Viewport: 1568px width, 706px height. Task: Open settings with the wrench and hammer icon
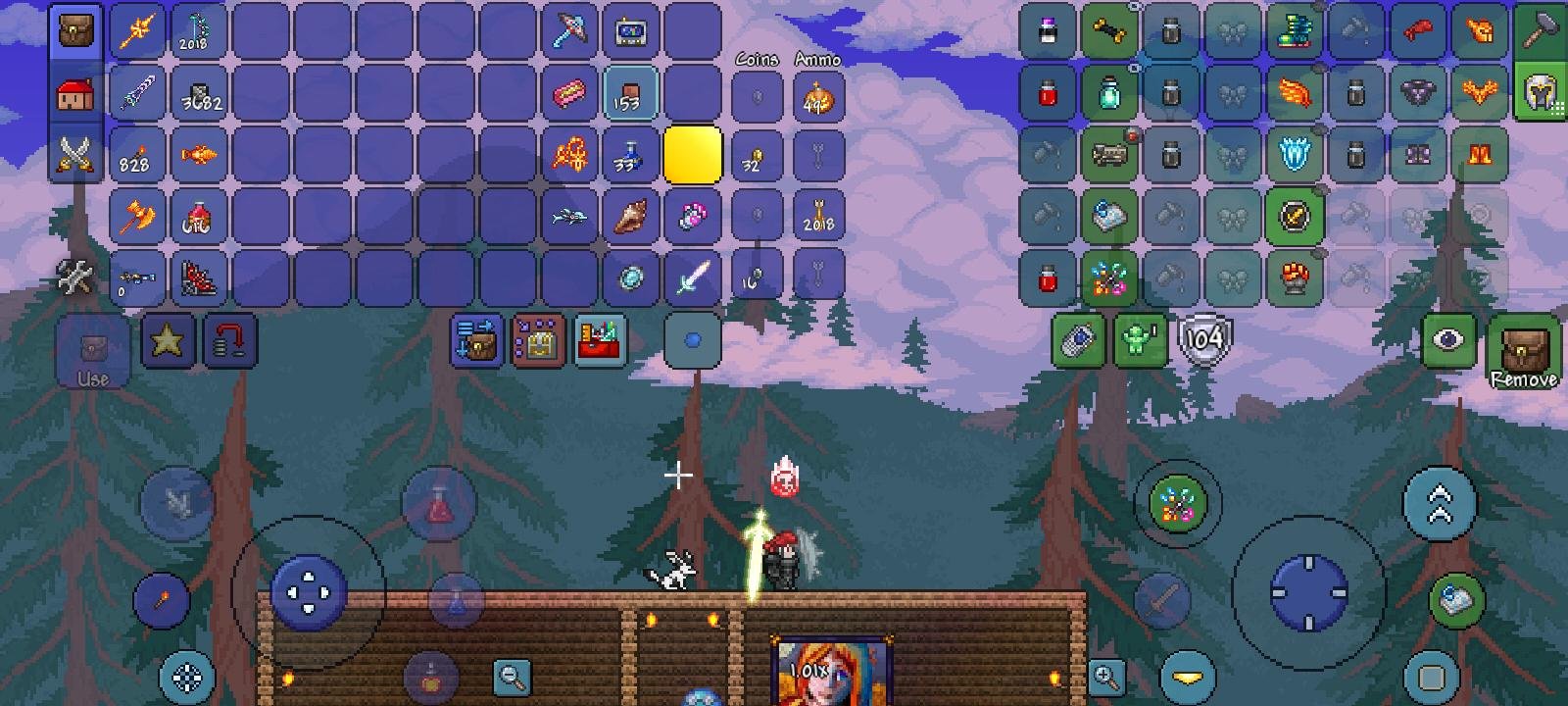pyautogui.click(x=75, y=276)
